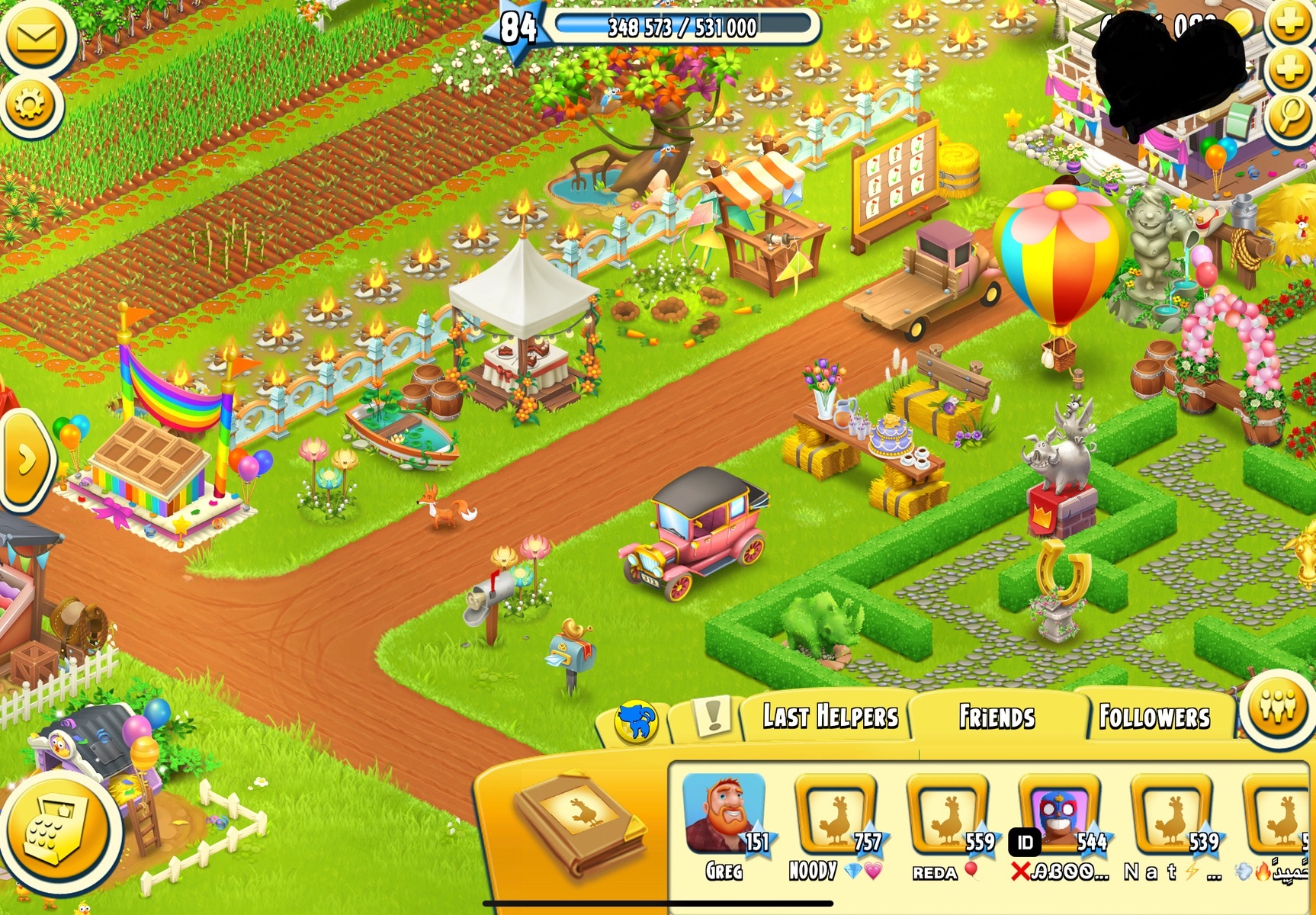Expand the yellow arrow side panel
The height and width of the screenshot is (915, 1316).
point(26,459)
